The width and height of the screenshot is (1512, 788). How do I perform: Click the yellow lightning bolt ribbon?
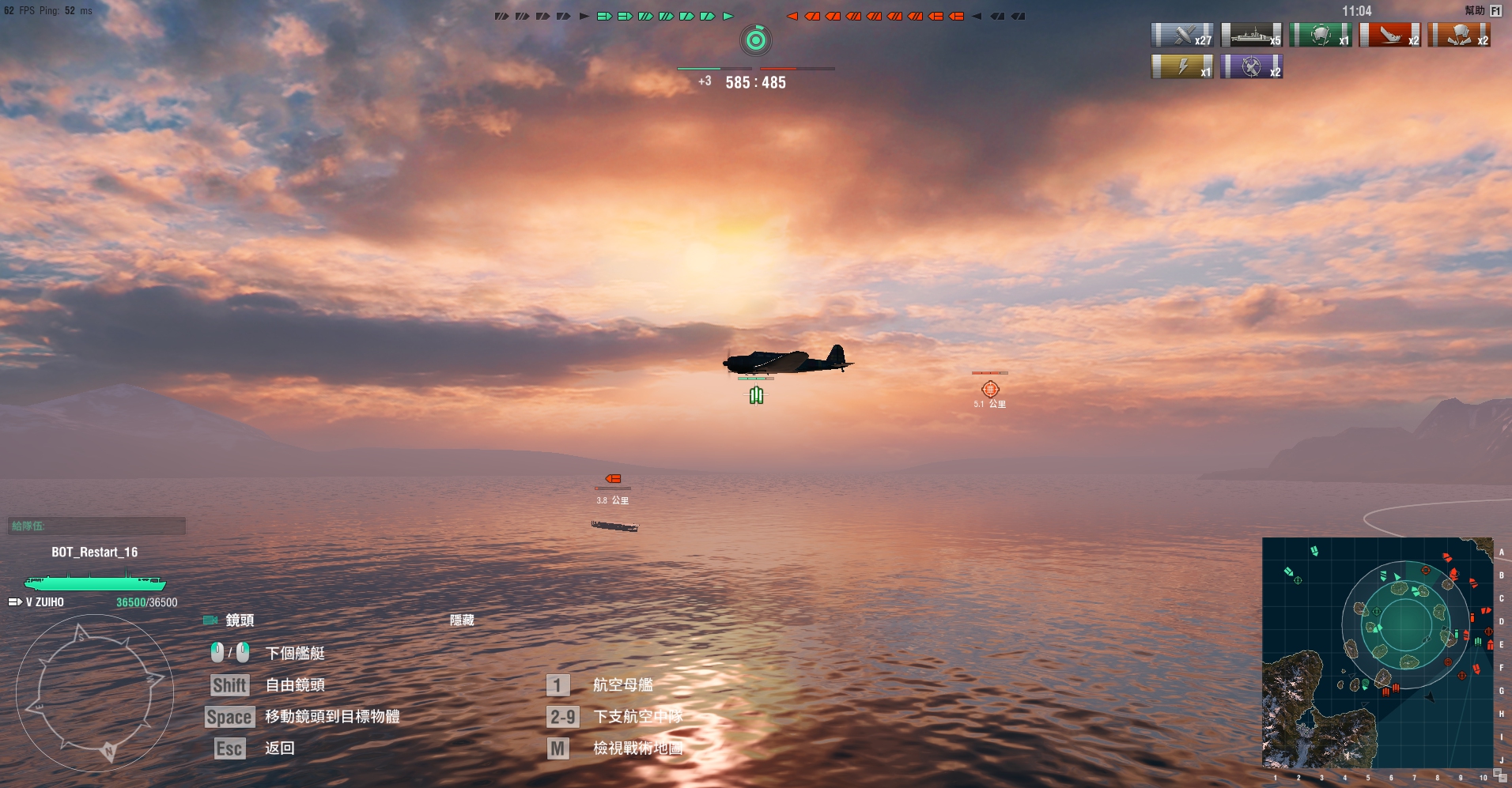tap(1181, 66)
